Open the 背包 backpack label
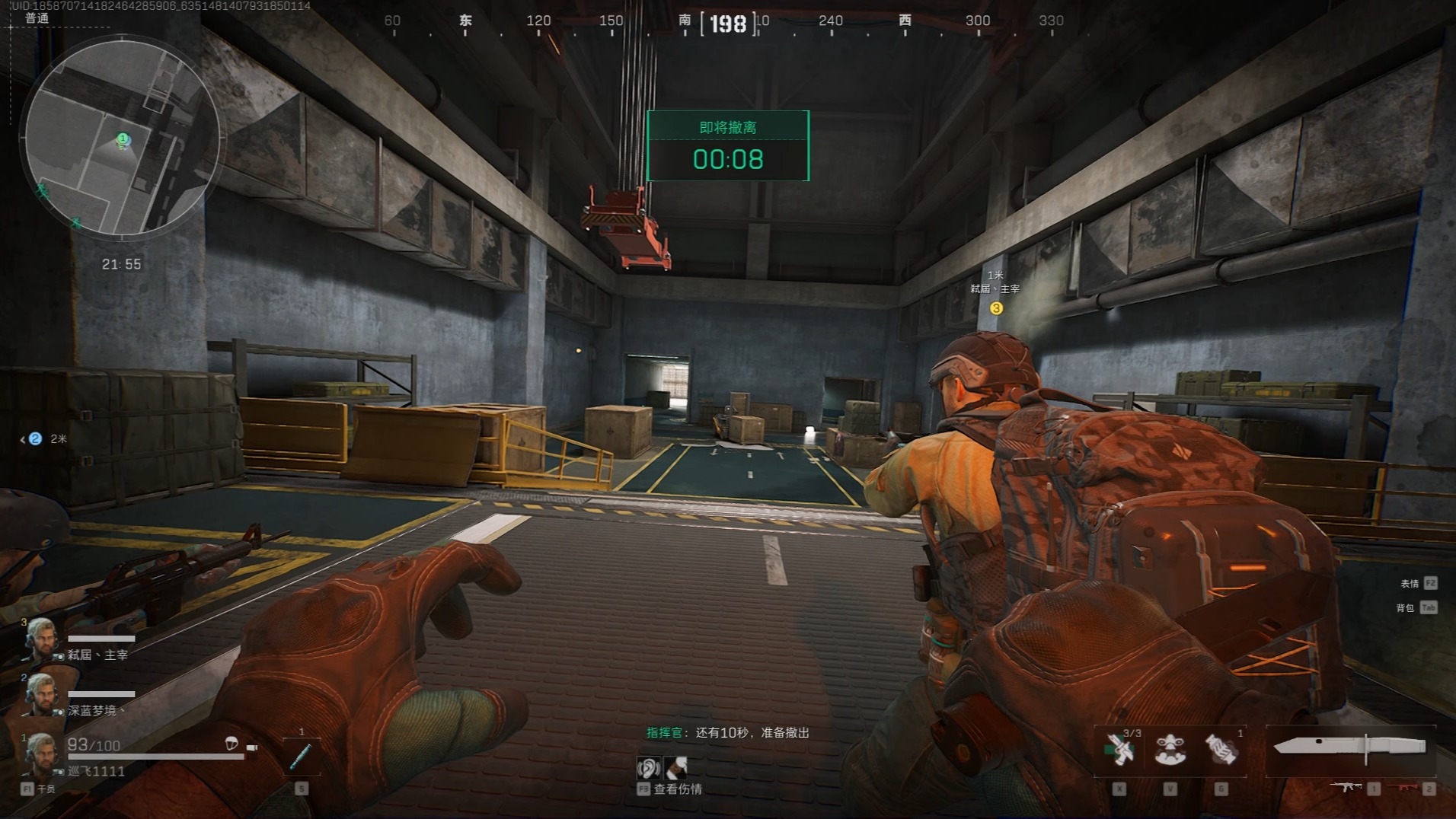The width and height of the screenshot is (1456, 819). click(1405, 607)
